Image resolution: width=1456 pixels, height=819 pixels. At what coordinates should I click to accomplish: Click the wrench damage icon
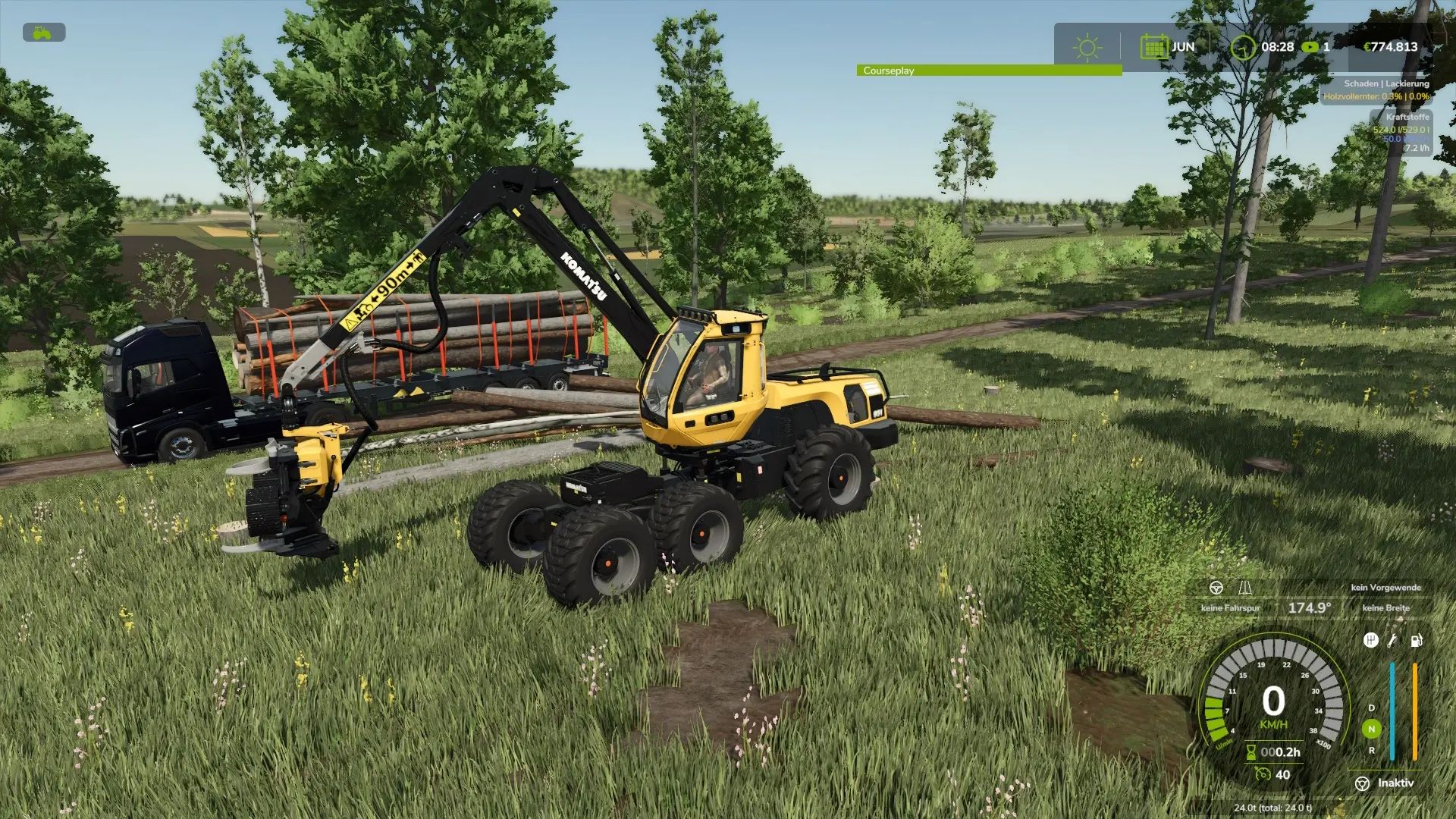coord(1392,641)
